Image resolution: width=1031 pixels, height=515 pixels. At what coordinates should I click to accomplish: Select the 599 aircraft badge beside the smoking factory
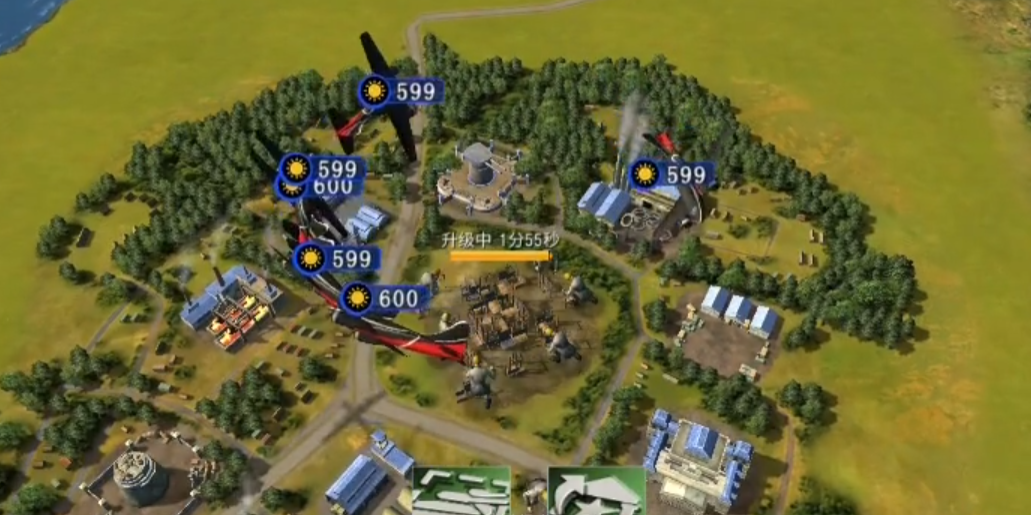click(671, 175)
